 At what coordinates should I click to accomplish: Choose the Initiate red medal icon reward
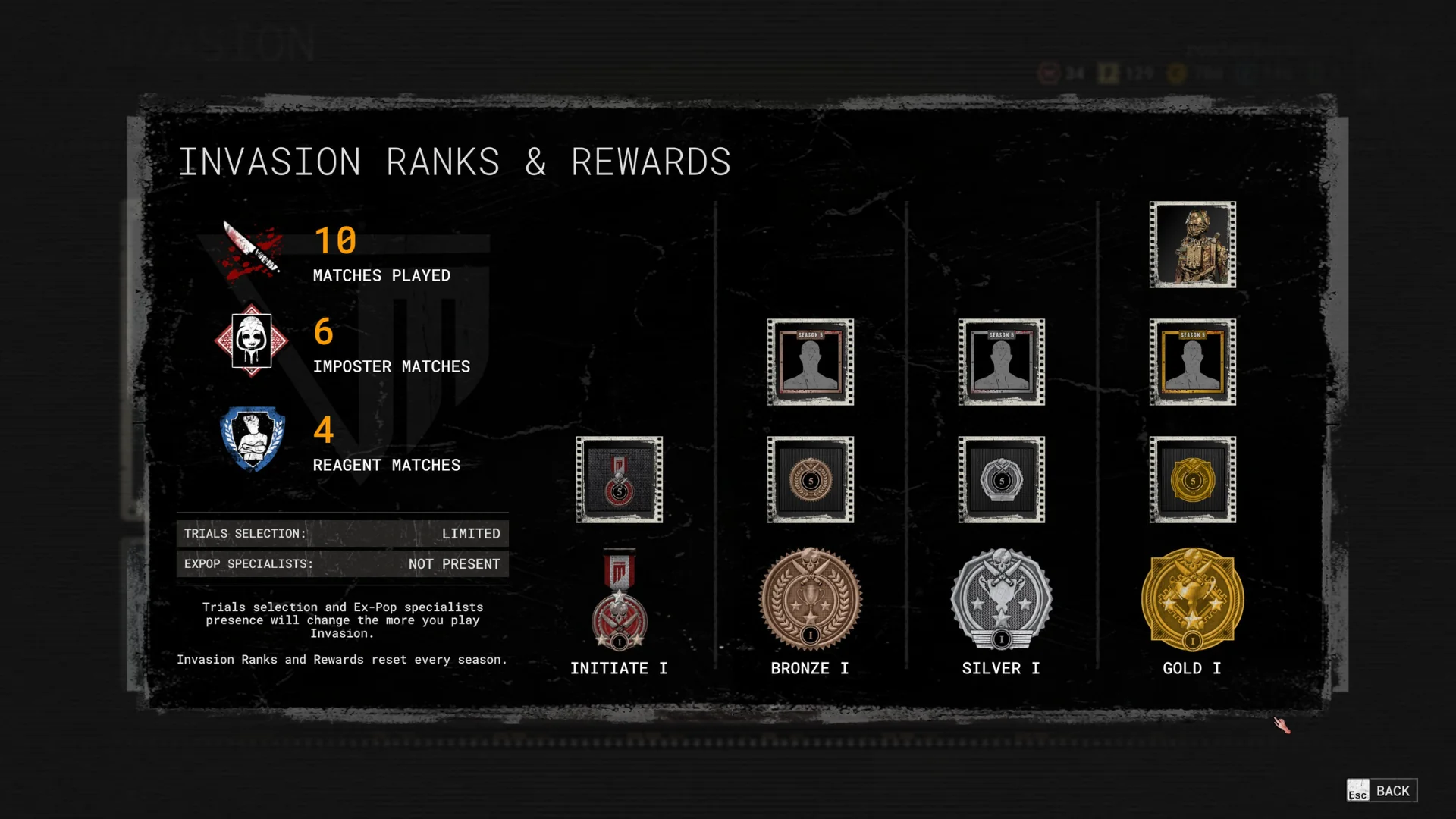(x=619, y=479)
